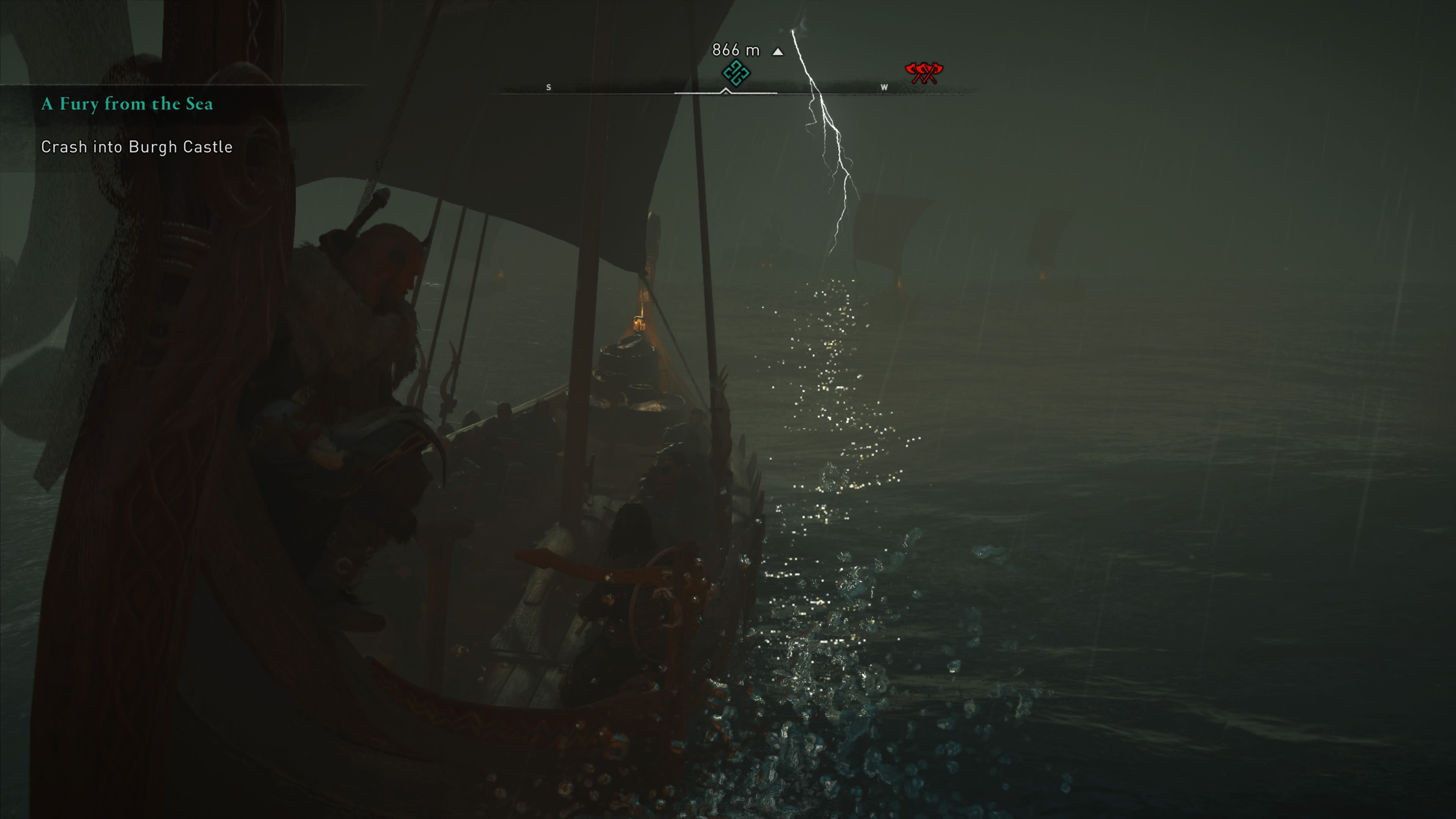This screenshot has width=1456, height=819.
Task: Select the Crash into Burgh Castle objective
Action: tap(137, 147)
